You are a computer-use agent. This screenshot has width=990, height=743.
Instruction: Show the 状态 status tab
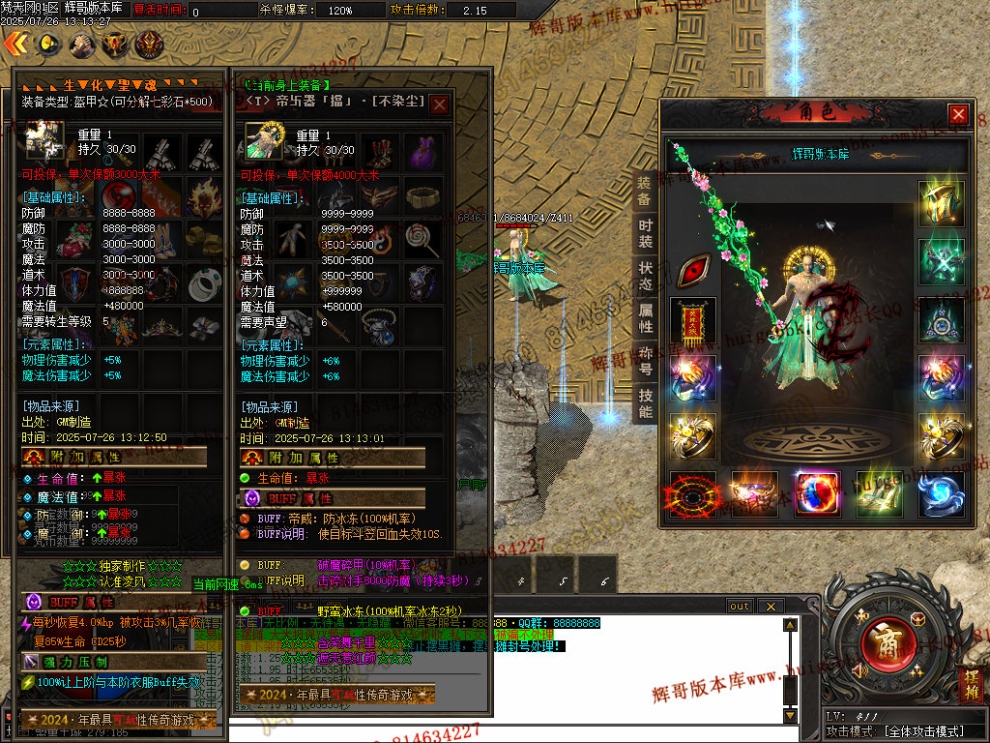point(645,277)
